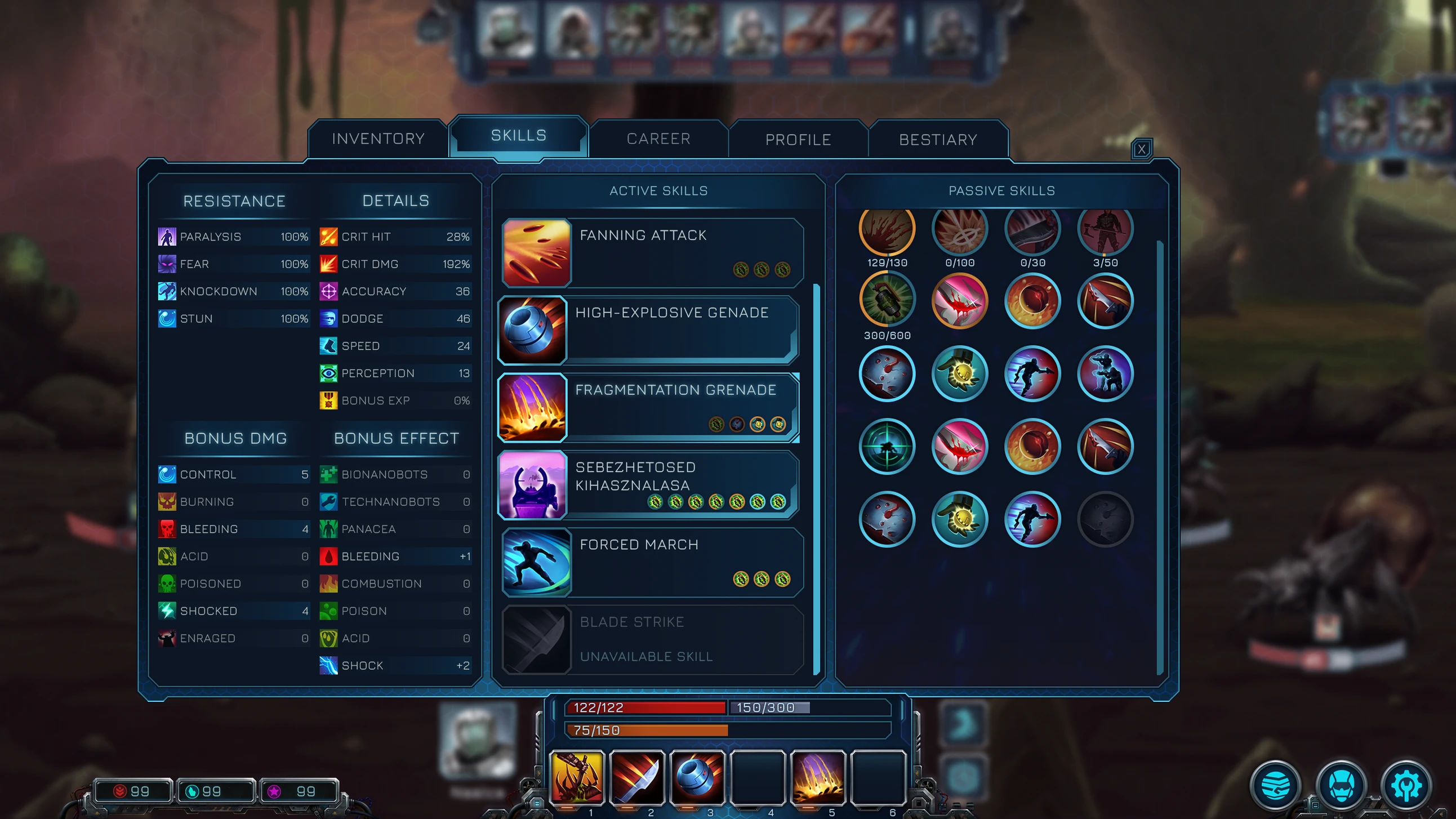Click the unavailable Blade Strike skill
Image resolution: width=1456 pixels, height=819 pixels.
[652, 639]
